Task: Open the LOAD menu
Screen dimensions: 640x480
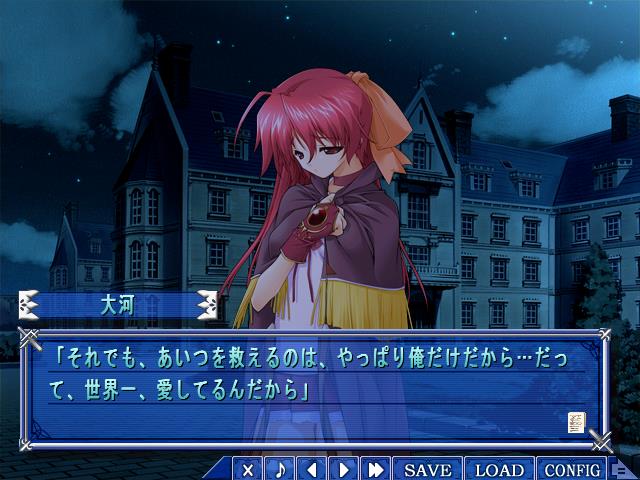Action: [499, 469]
